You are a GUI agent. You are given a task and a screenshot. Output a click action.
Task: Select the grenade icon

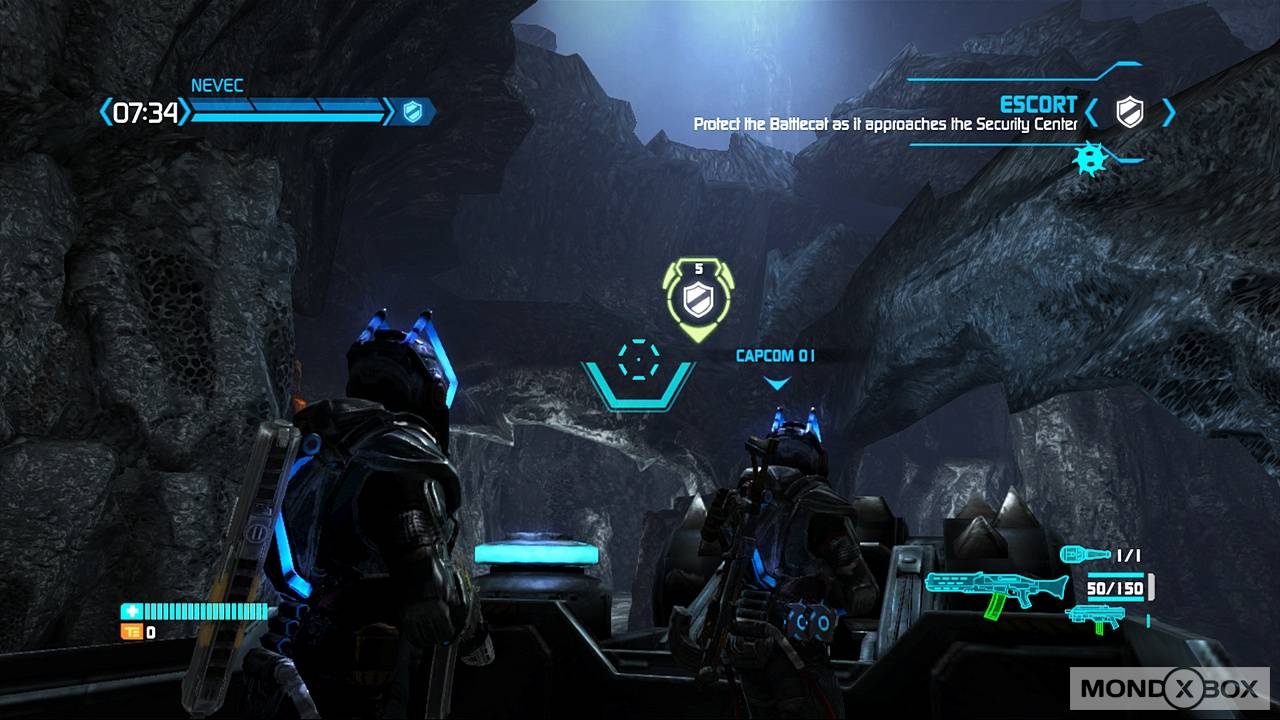(x=1084, y=554)
